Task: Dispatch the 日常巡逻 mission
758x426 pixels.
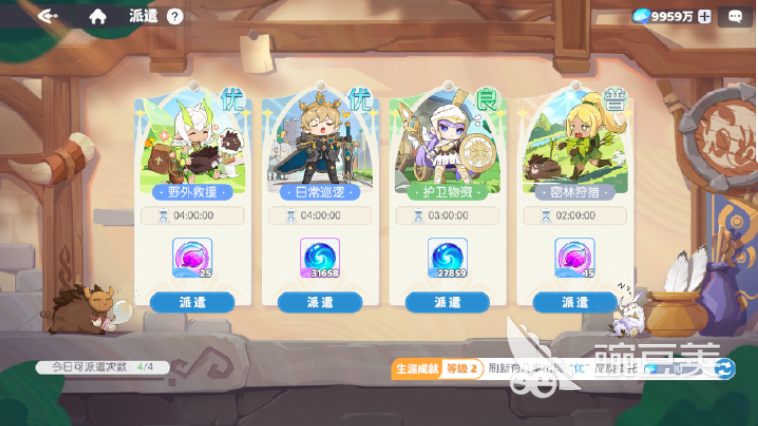Action: [320, 302]
